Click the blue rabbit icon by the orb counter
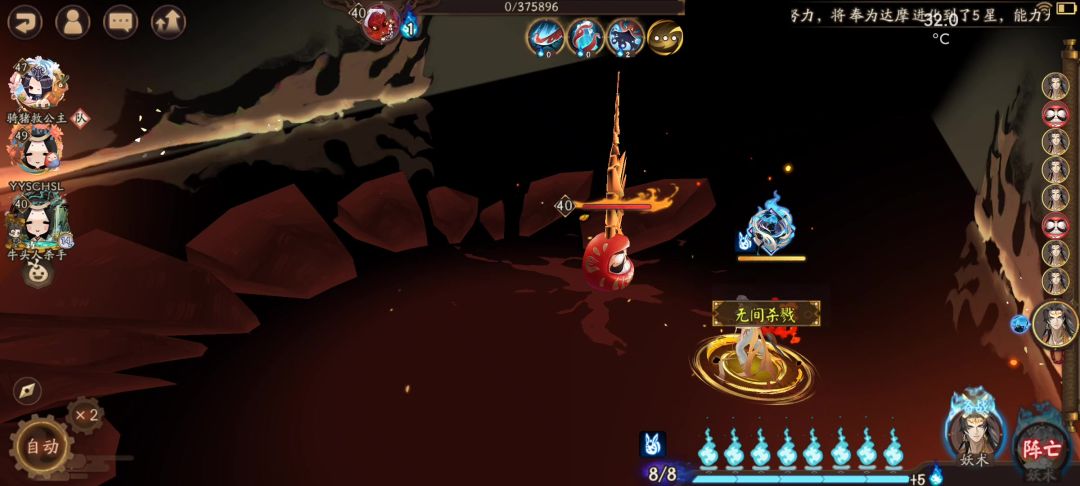The image size is (1080, 486). (x=652, y=445)
